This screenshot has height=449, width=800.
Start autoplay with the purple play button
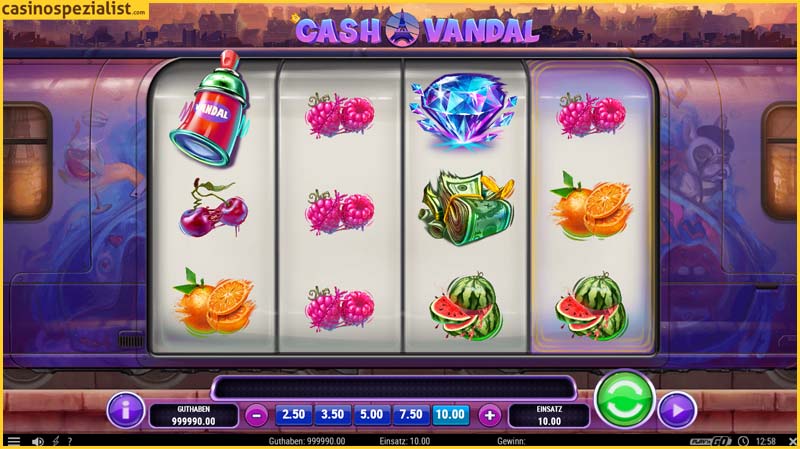coord(677,410)
